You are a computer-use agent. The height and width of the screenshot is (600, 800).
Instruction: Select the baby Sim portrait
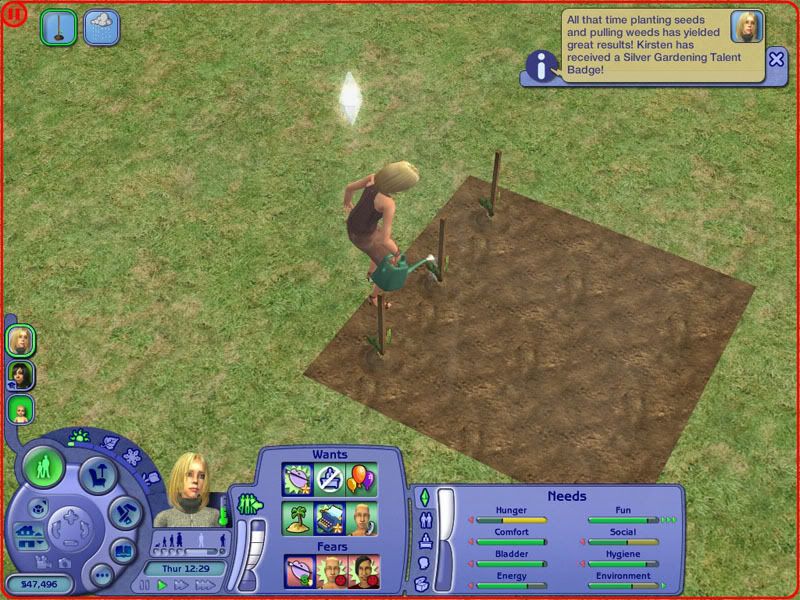(21, 408)
